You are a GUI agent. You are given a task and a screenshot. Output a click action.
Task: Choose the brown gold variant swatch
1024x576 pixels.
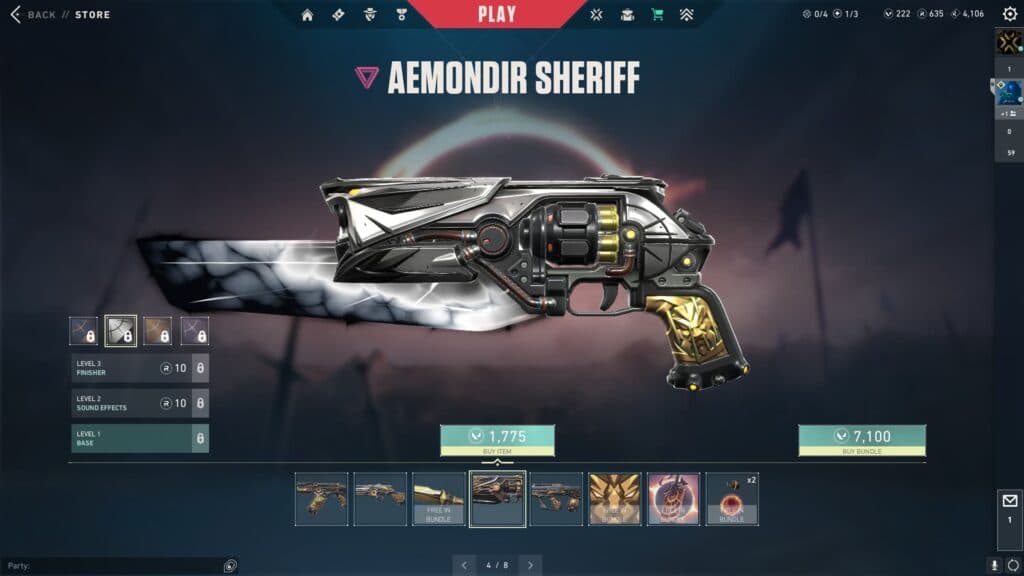point(158,331)
